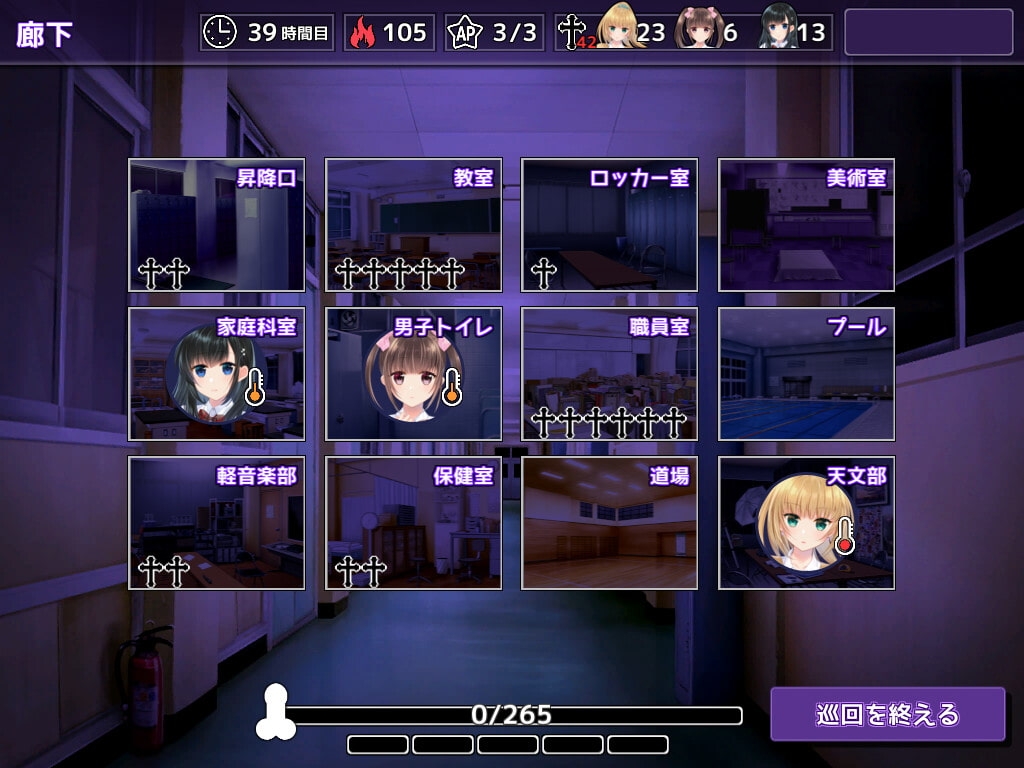Select the 男子トイレ room tile
This screenshot has width=1024, height=768.
tap(413, 374)
